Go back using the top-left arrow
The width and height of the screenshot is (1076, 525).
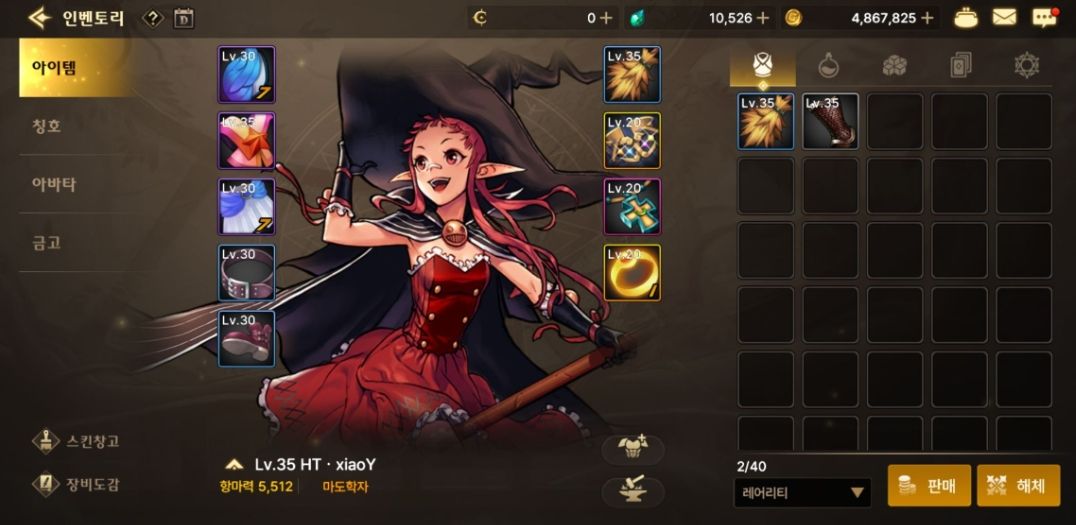coord(40,17)
